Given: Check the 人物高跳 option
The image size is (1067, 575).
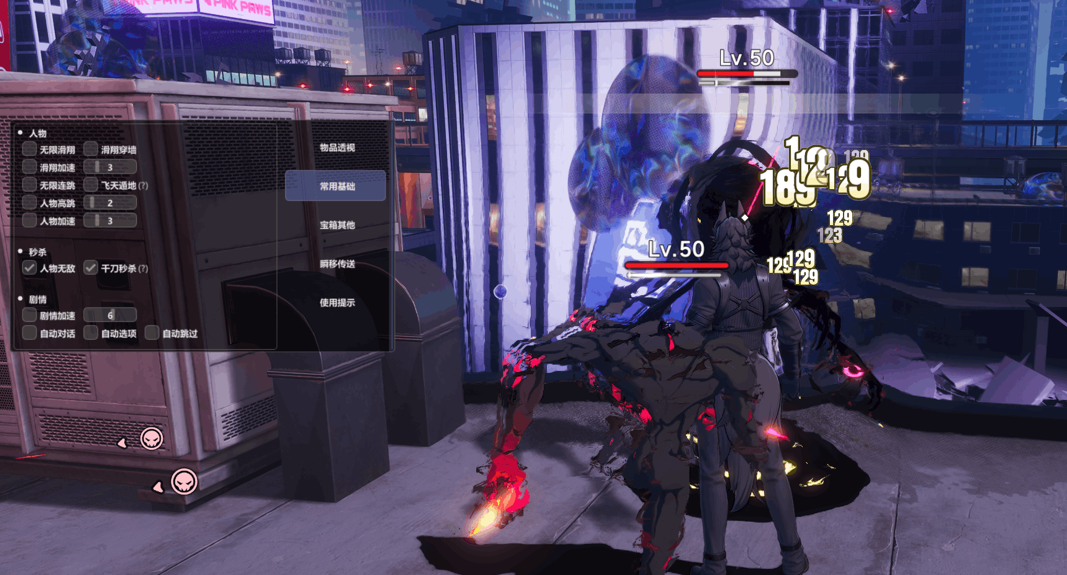Looking at the screenshot, I should [x=30, y=203].
